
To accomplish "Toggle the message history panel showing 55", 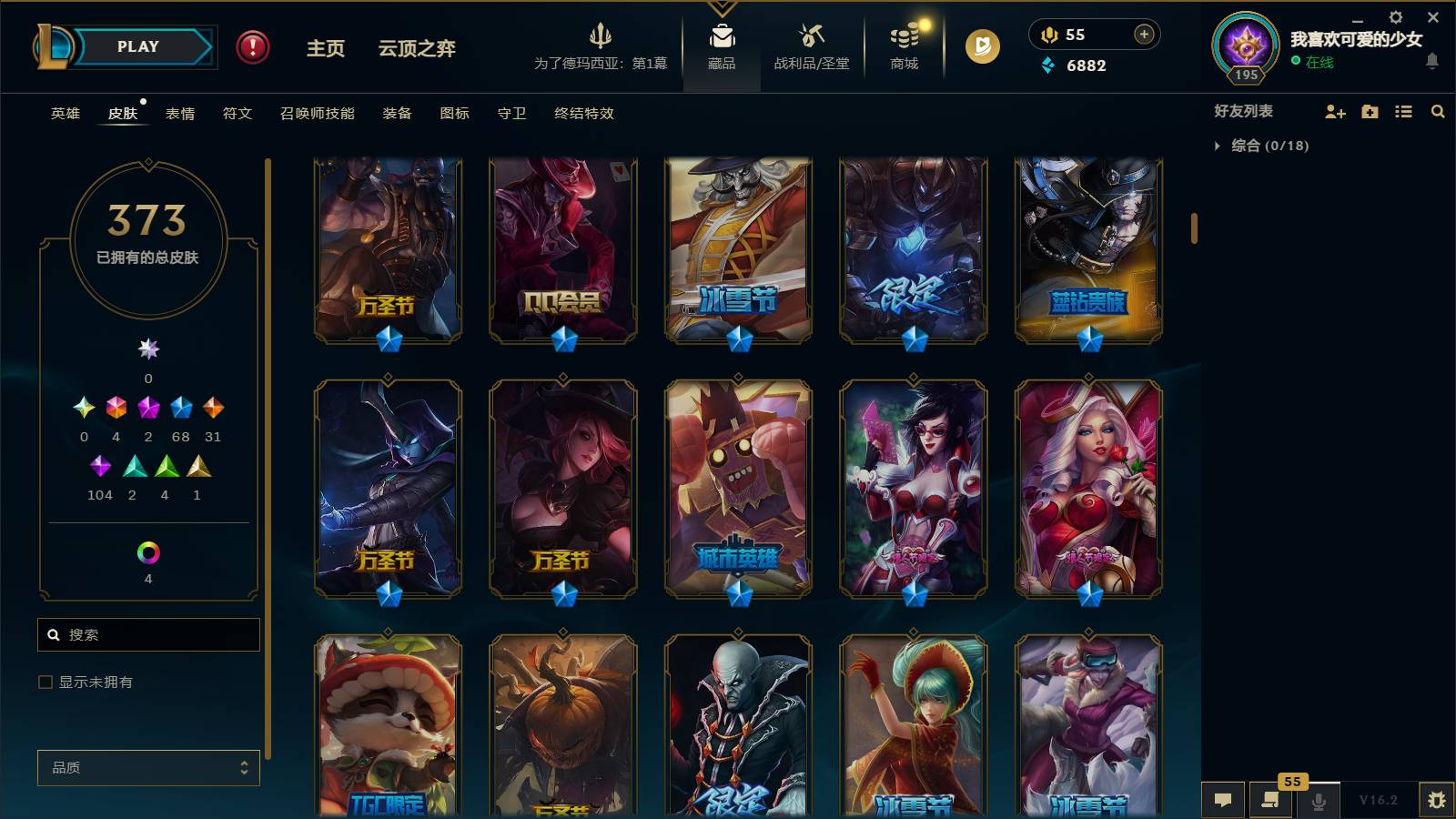I will tap(1271, 801).
